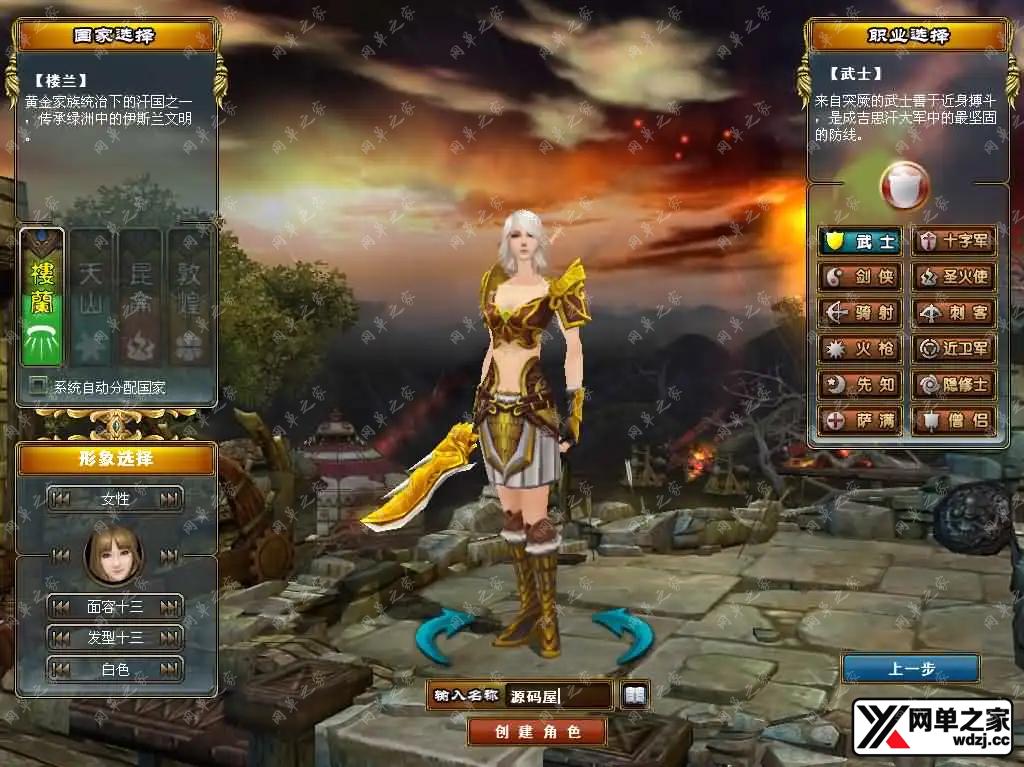Select the 十字军 class
Screen dimensions: 1024x767
click(x=954, y=241)
